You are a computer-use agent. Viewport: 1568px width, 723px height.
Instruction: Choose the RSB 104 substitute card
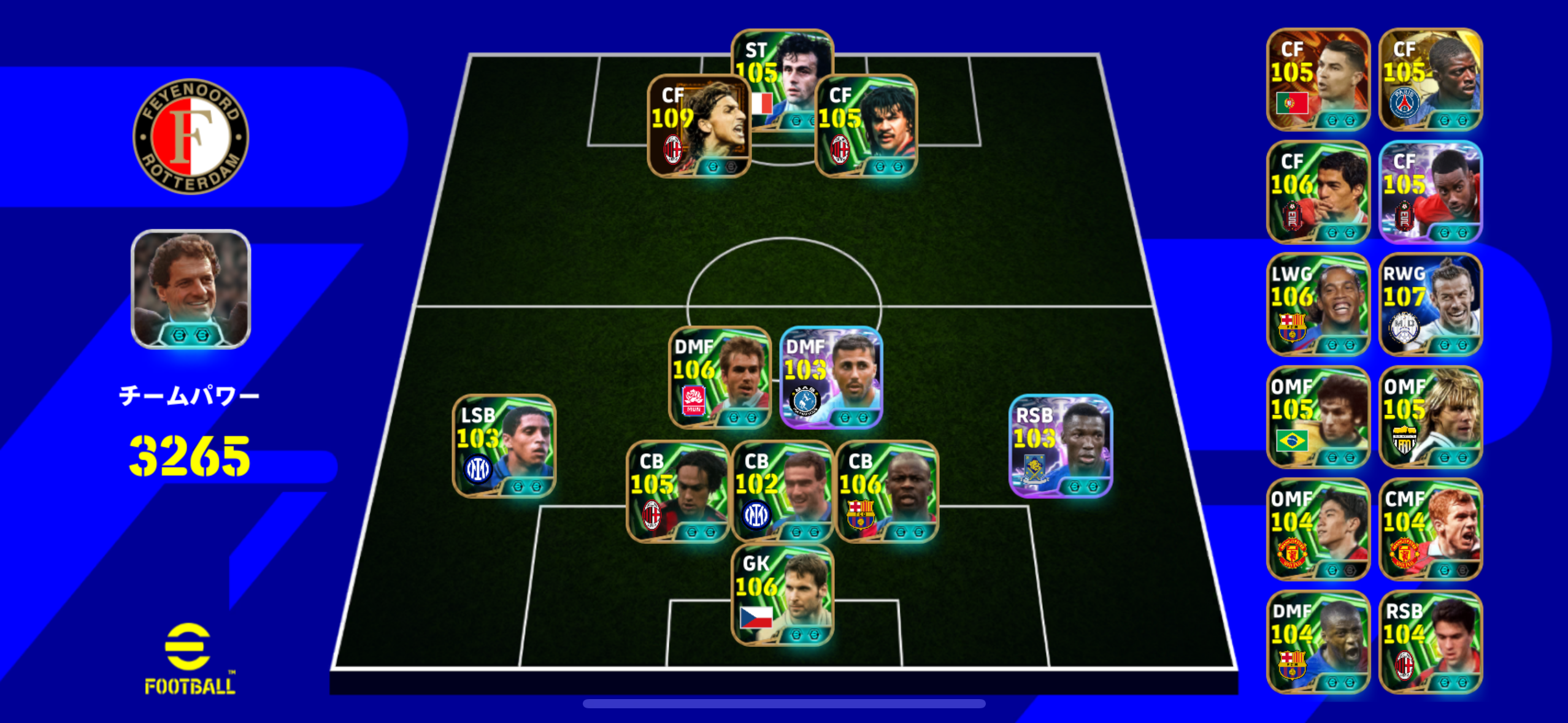1430,642
